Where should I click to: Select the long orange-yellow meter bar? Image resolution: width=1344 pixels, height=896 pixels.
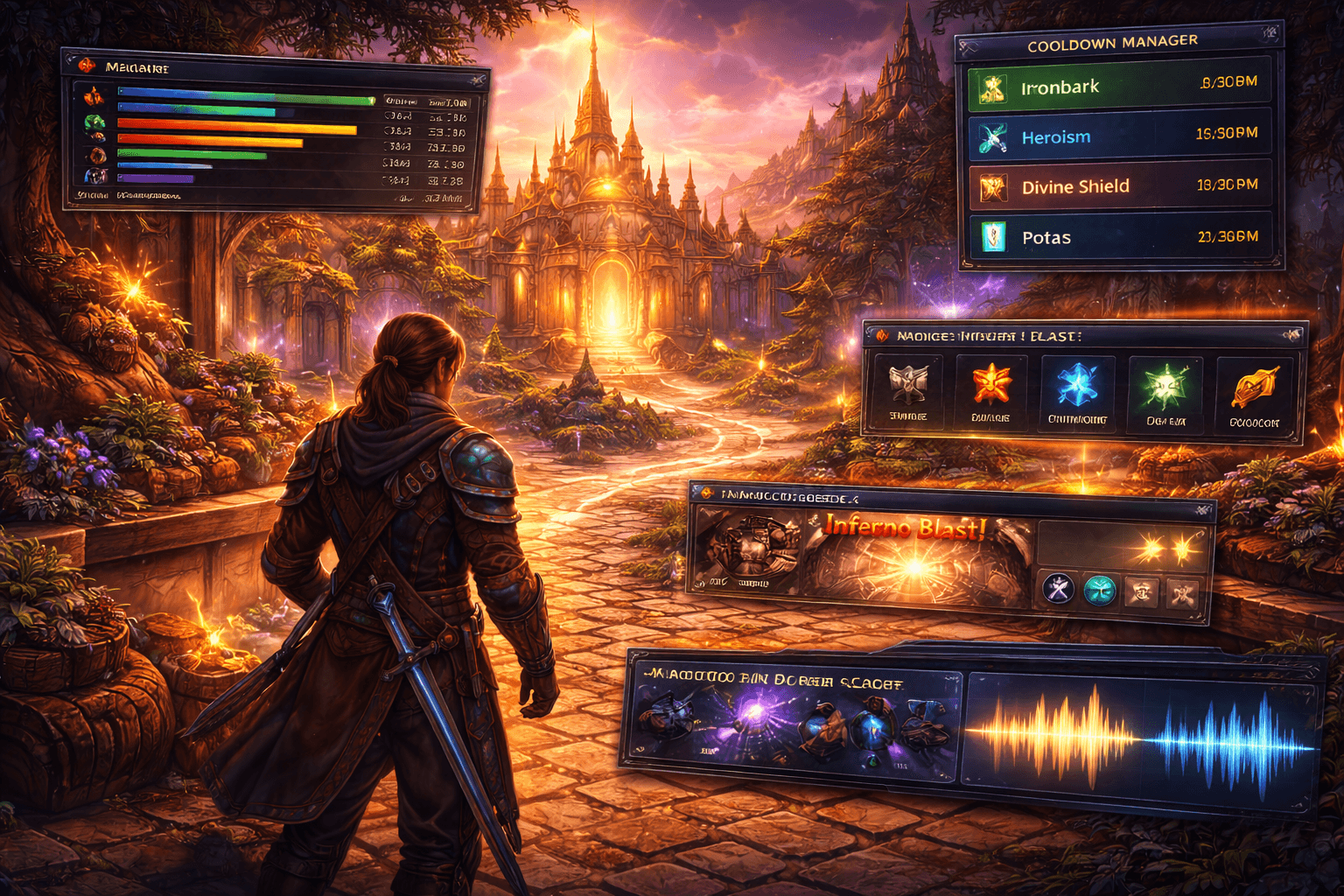(236, 128)
